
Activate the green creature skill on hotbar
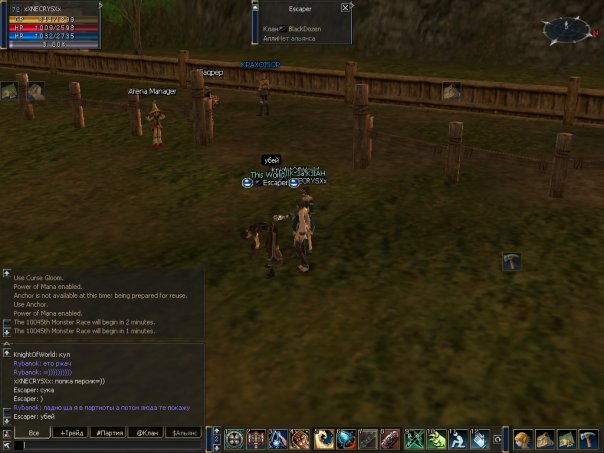(x=436, y=439)
